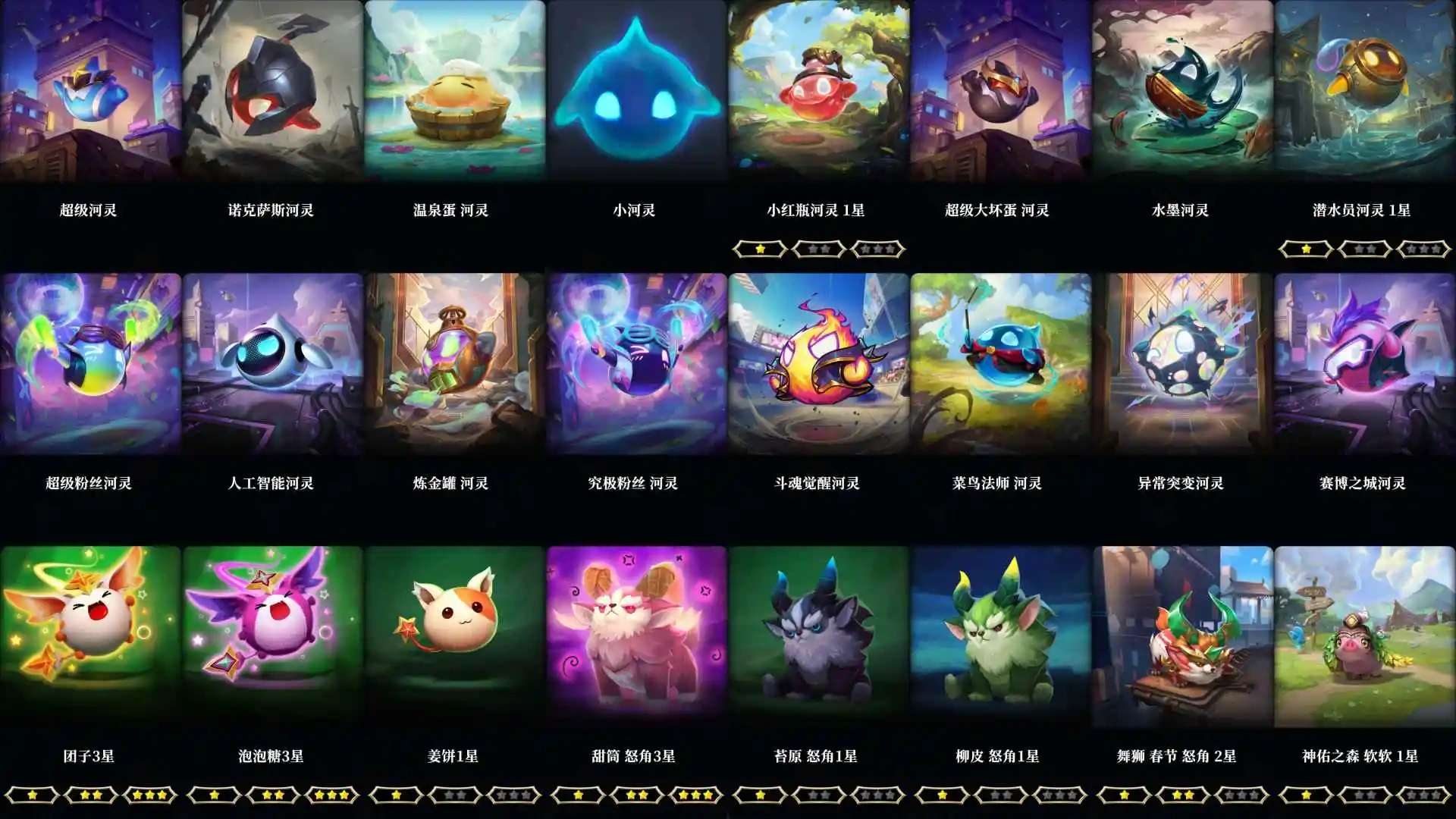This screenshot has width=1456, height=819.
Task: Select the 超级河灵 portrait
Action: point(91,91)
